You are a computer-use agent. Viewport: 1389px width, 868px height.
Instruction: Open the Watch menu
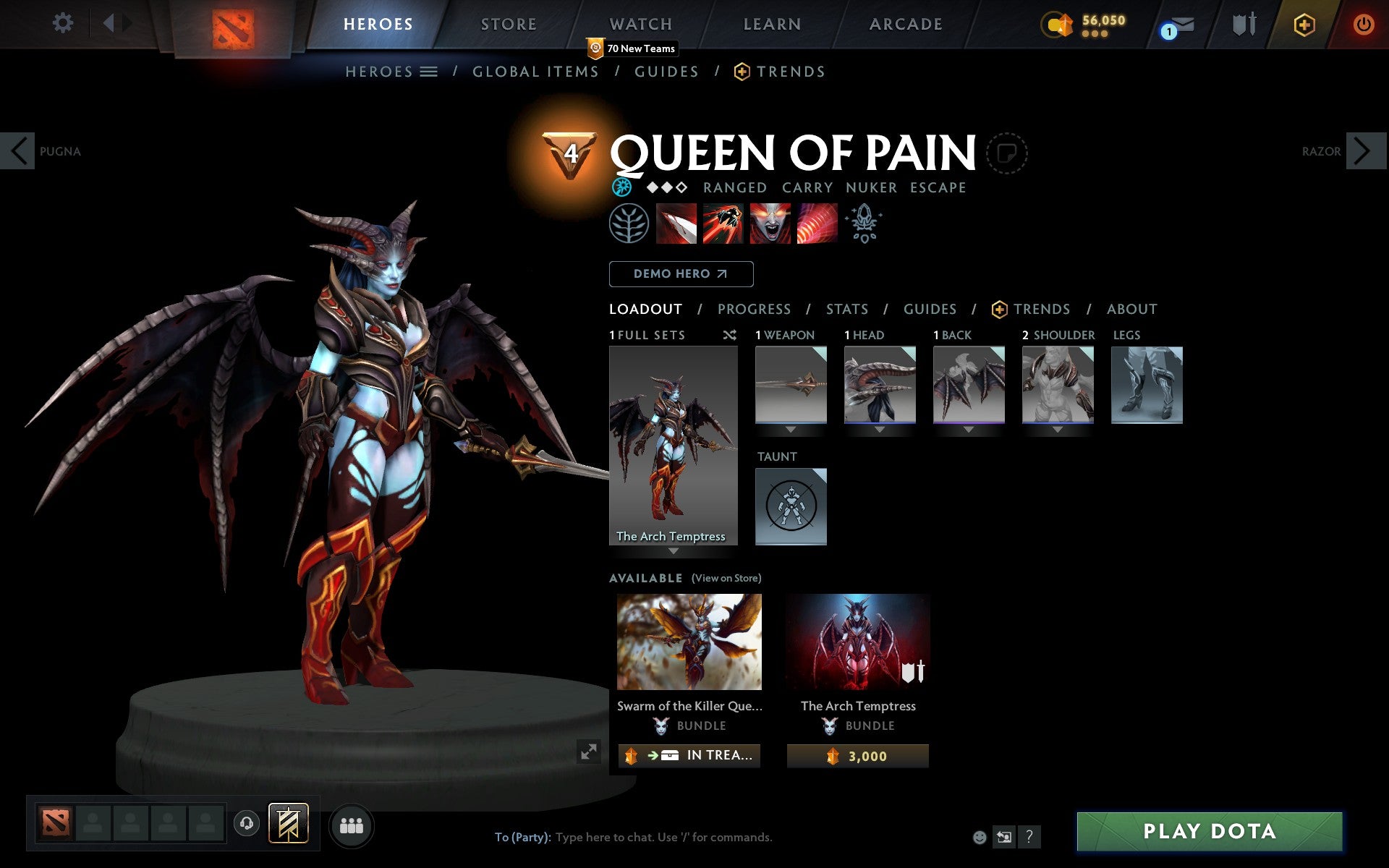640,24
